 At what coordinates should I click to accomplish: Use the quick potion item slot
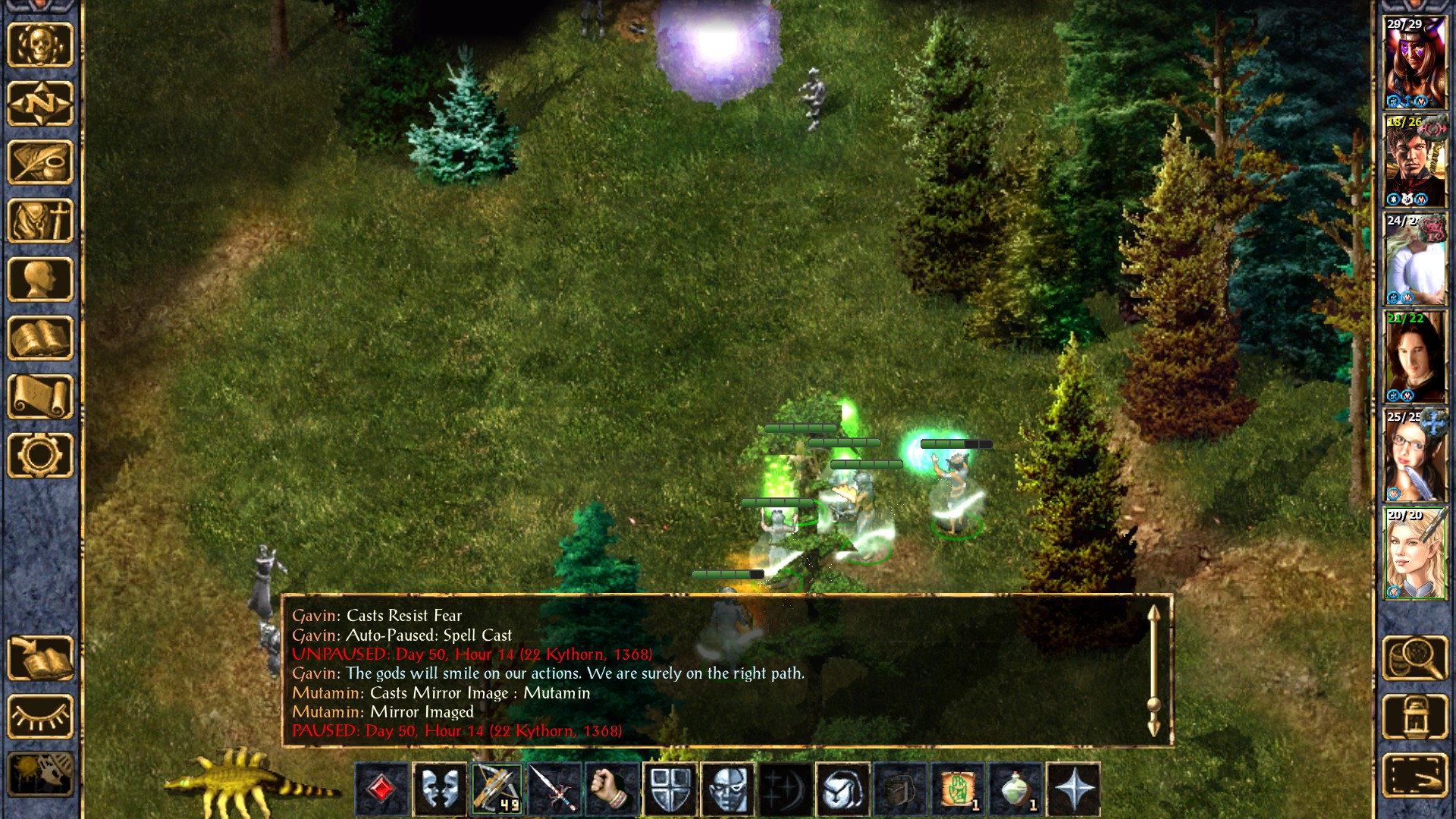click(1015, 789)
